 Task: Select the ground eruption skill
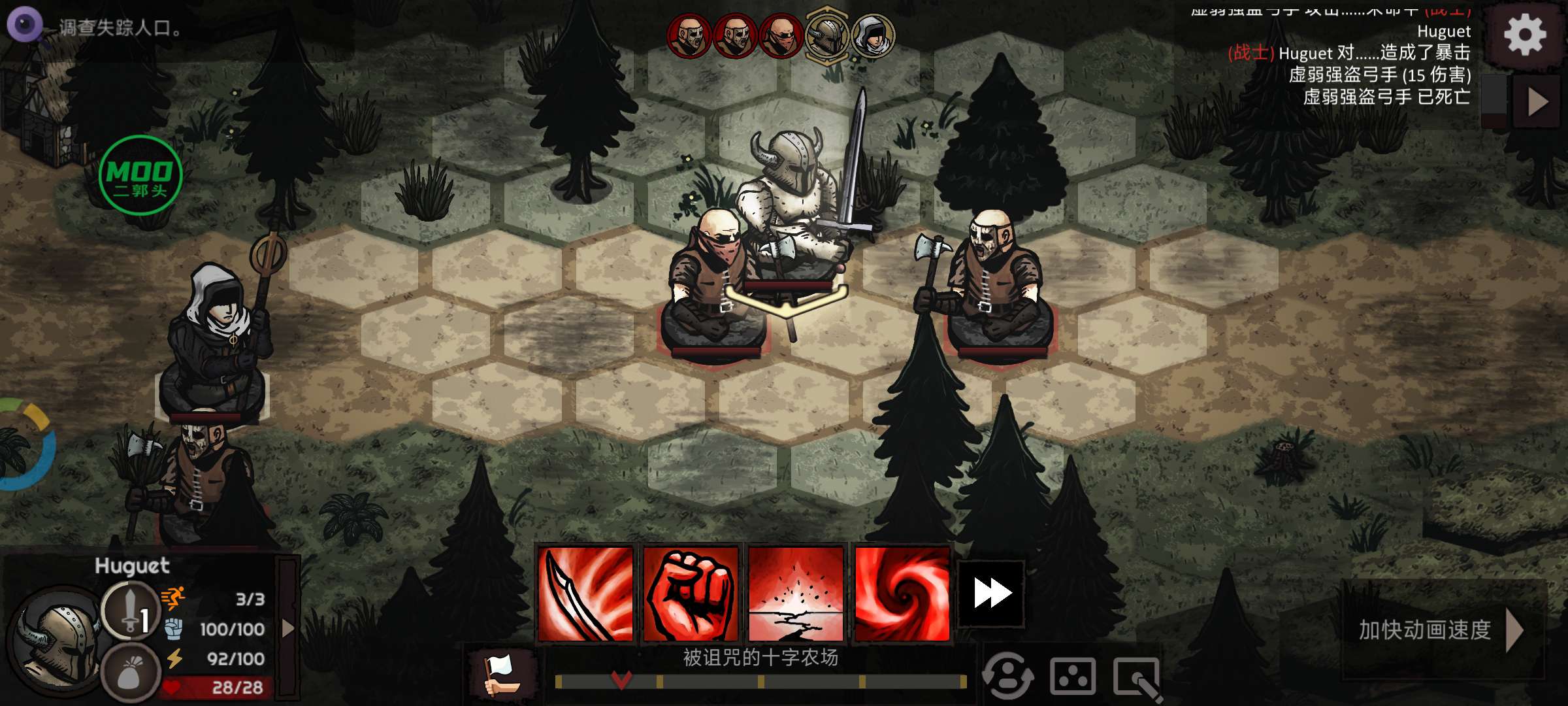[x=796, y=594]
